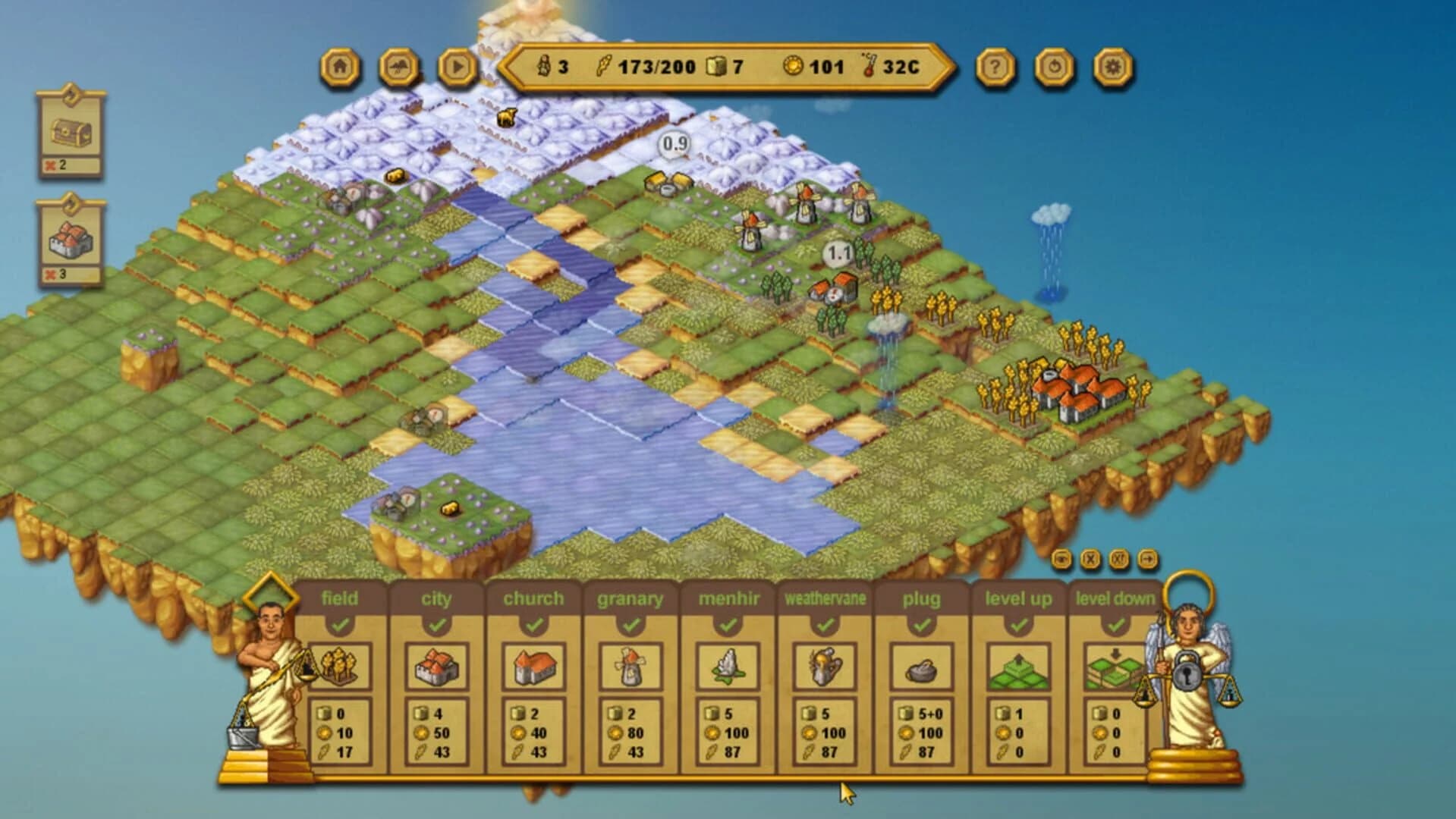
Task: Select the field tool in the build panel
Action: [x=342, y=667]
